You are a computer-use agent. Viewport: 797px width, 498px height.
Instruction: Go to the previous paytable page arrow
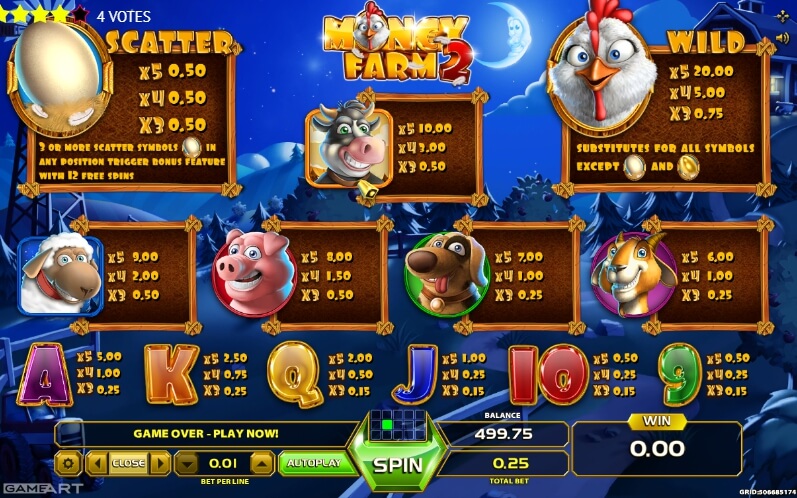click(97, 463)
